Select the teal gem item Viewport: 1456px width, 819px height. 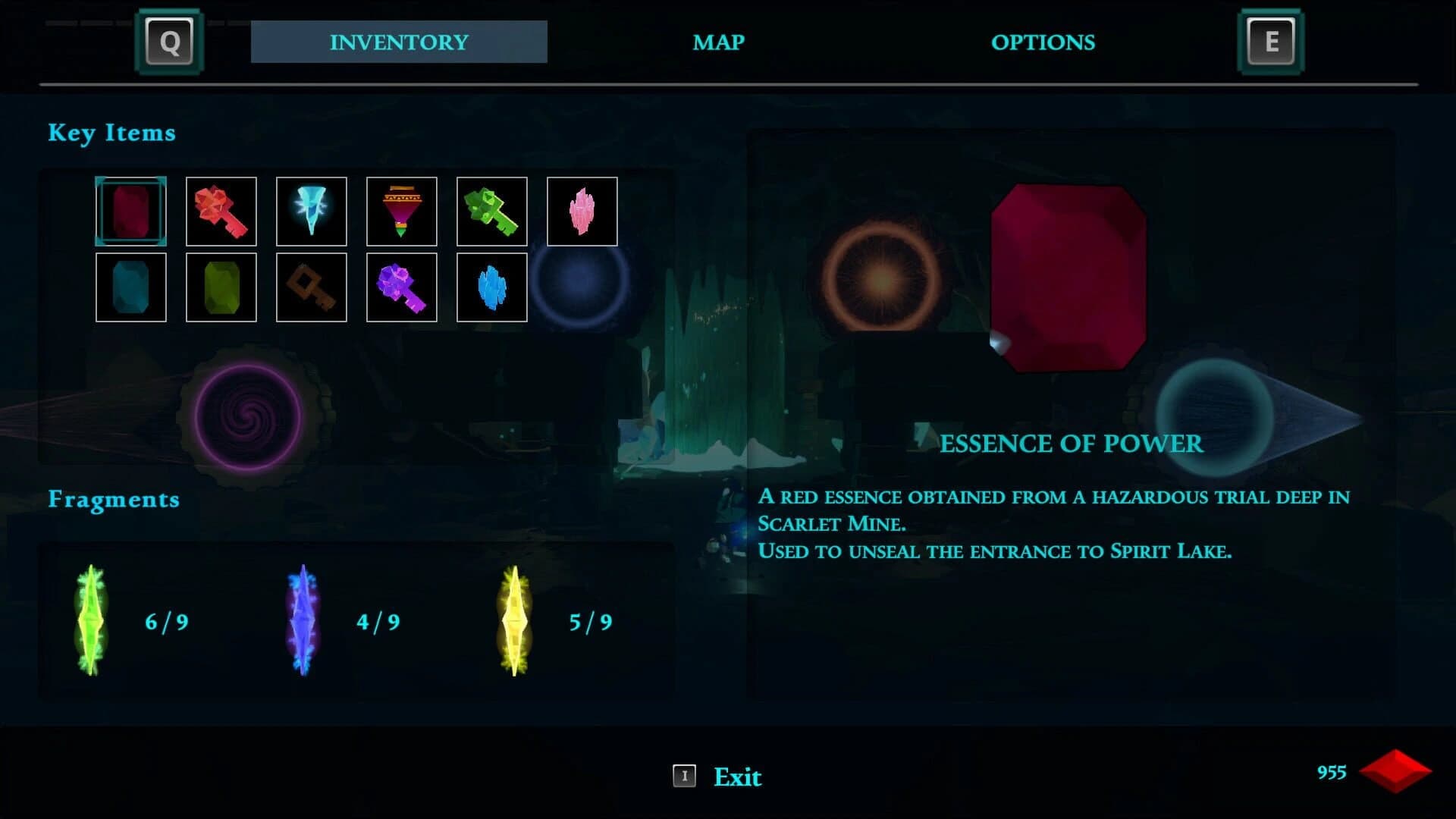[x=130, y=287]
